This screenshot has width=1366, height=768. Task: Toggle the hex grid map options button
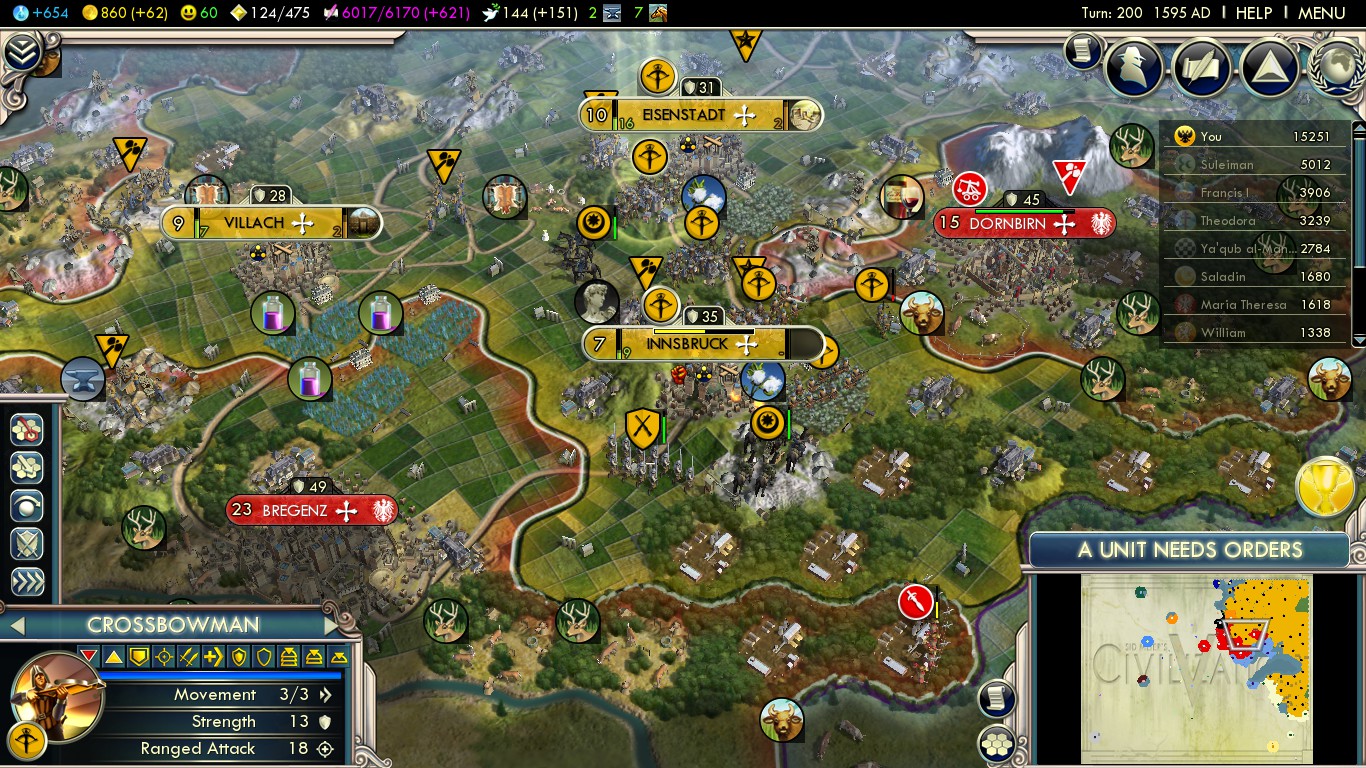coord(997,743)
